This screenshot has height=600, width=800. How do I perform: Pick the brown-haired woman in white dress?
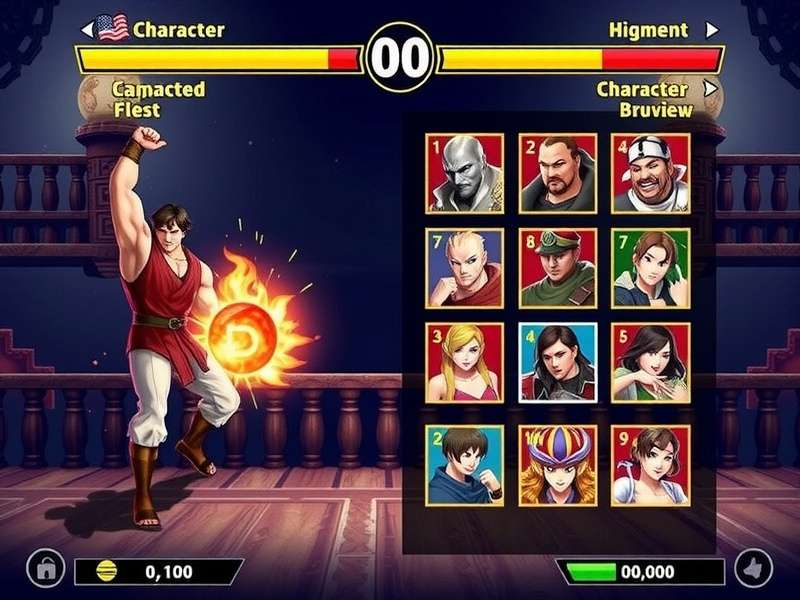[x=651, y=465]
